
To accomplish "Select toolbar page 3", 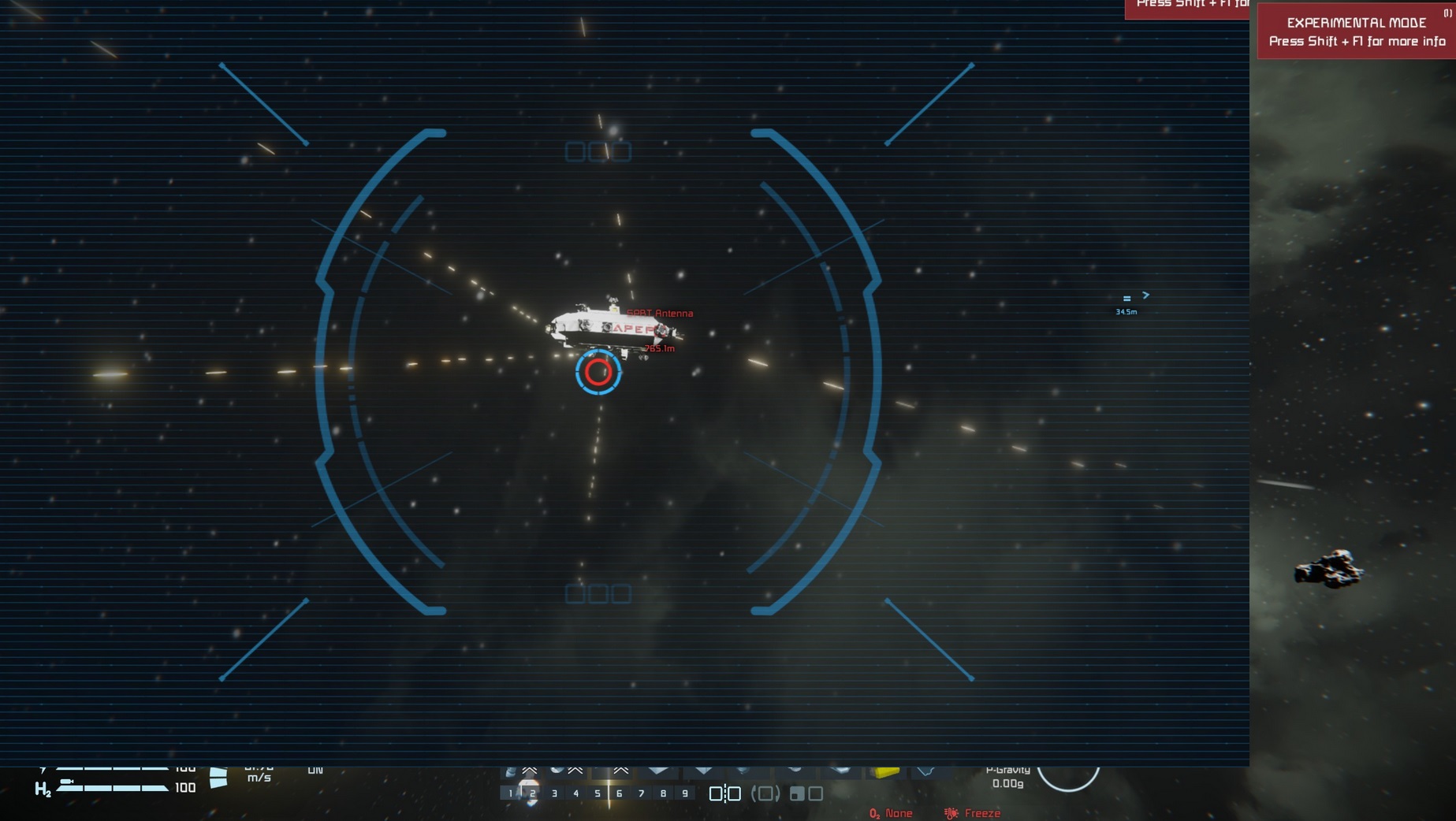I will point(555,793).
